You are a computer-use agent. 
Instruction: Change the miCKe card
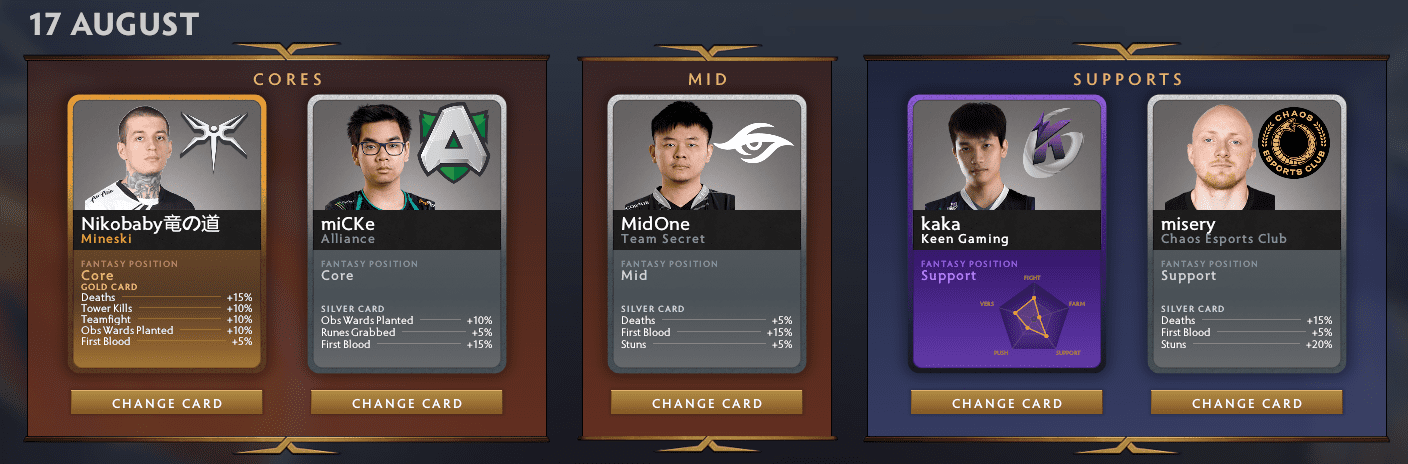pyautogui.click(x=407, y=403)
